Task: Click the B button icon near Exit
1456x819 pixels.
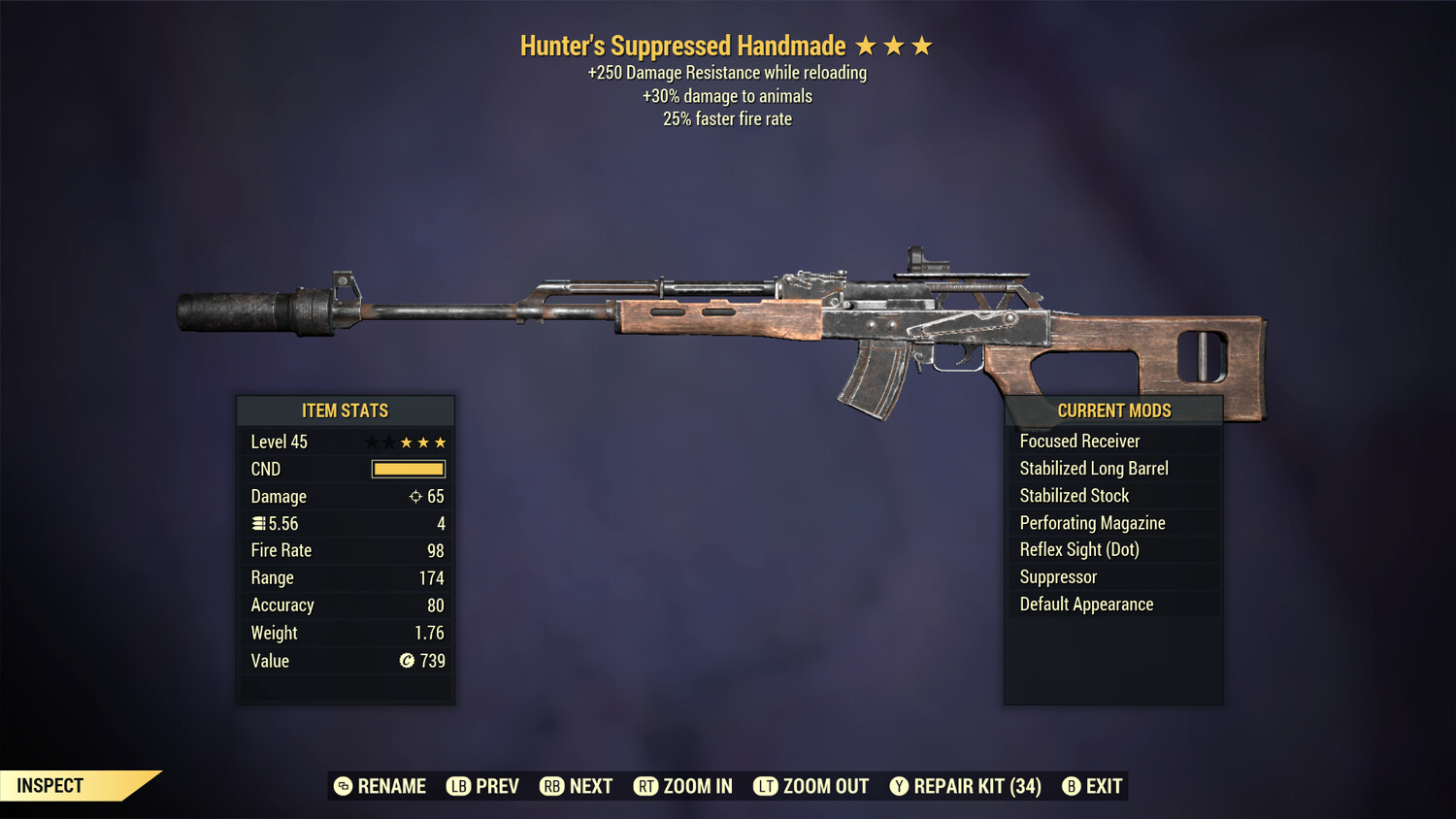Action: point(1072,786)
